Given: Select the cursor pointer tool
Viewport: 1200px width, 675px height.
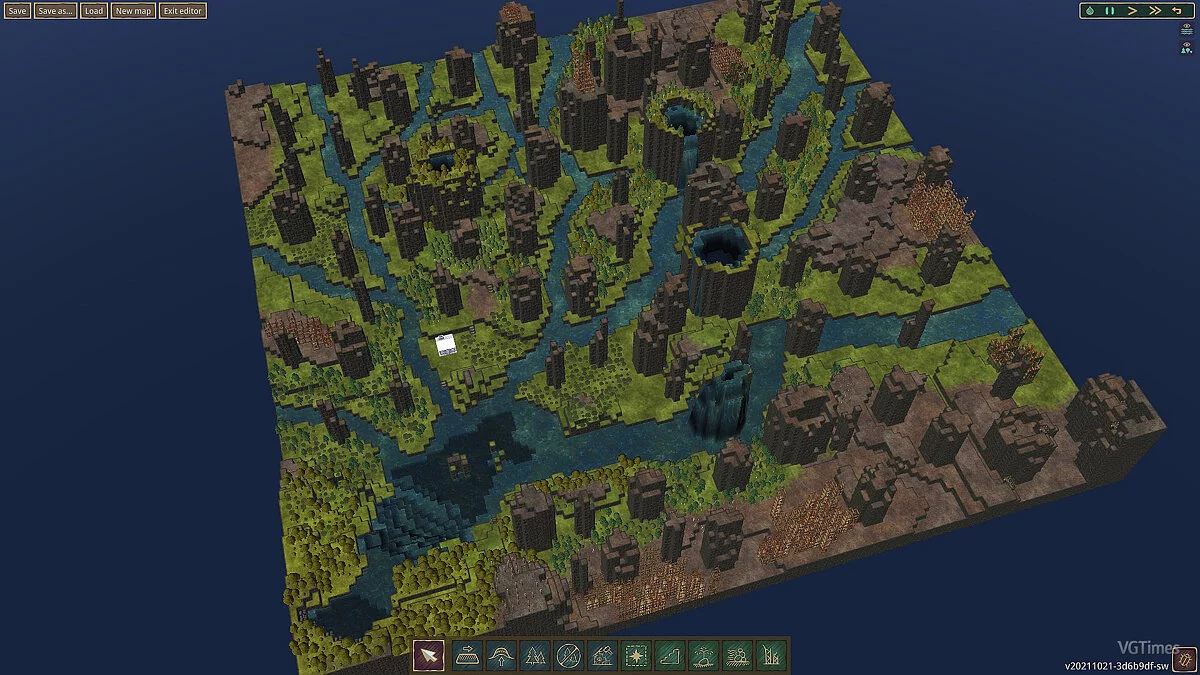Looking at the screenshot, I should coord(429,656).
